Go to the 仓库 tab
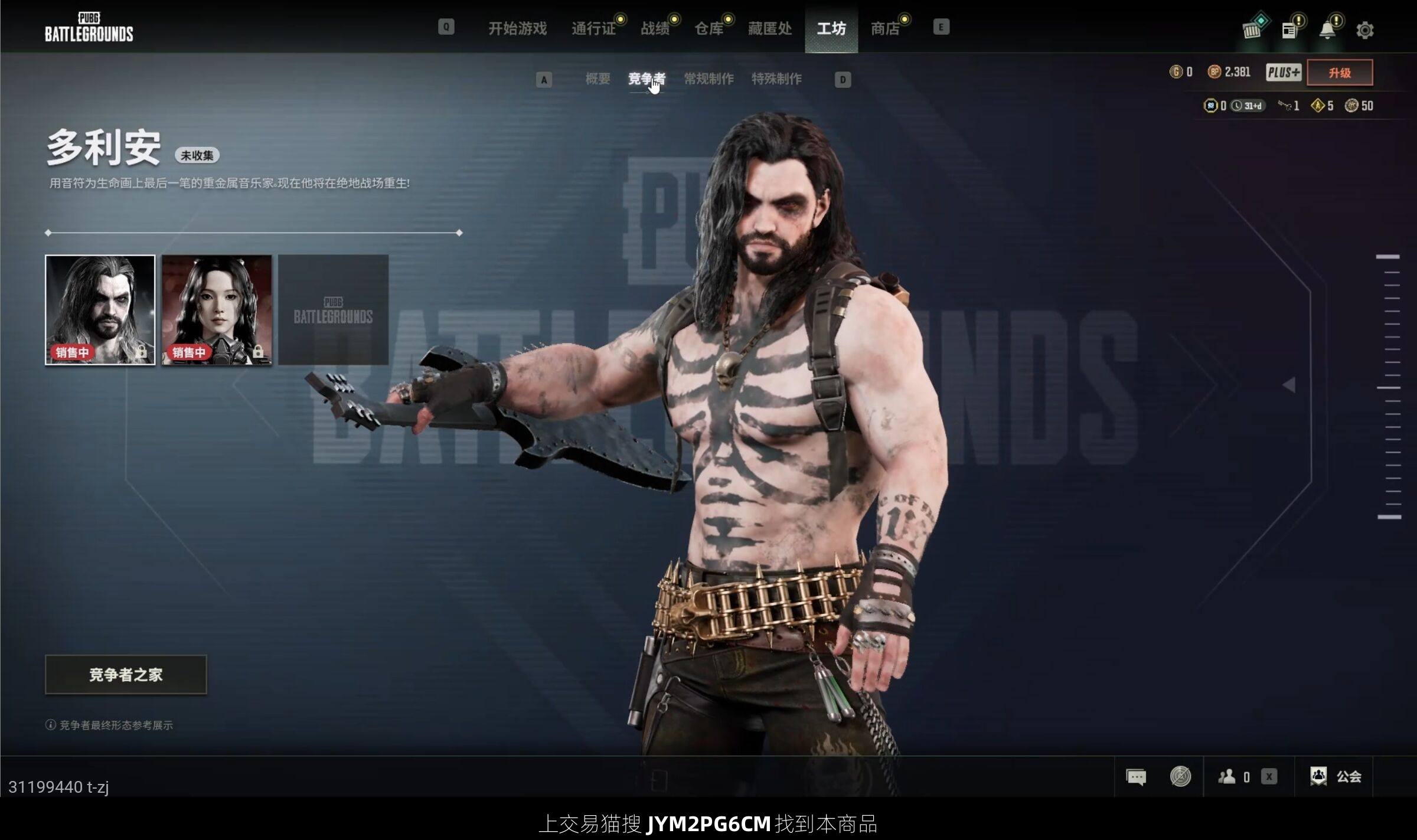 [708, 28]
